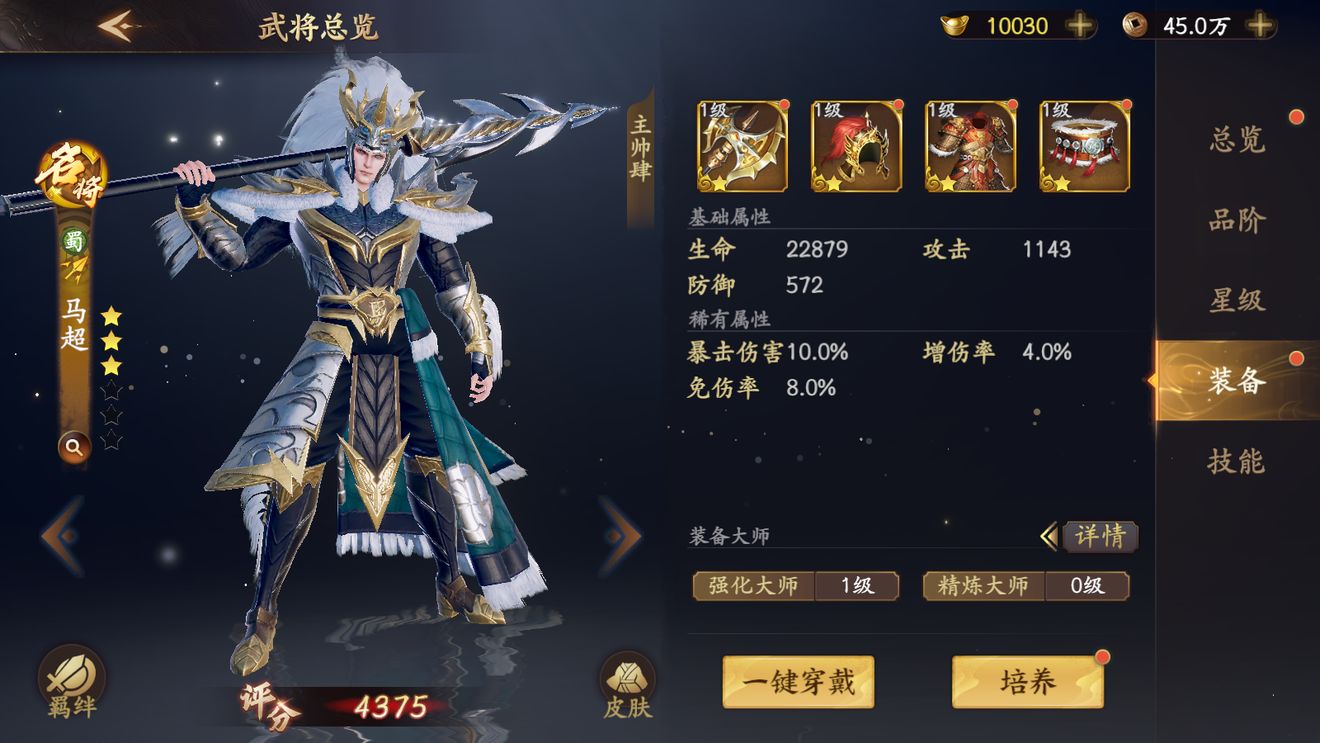Select the armor equipment slot

969,145
